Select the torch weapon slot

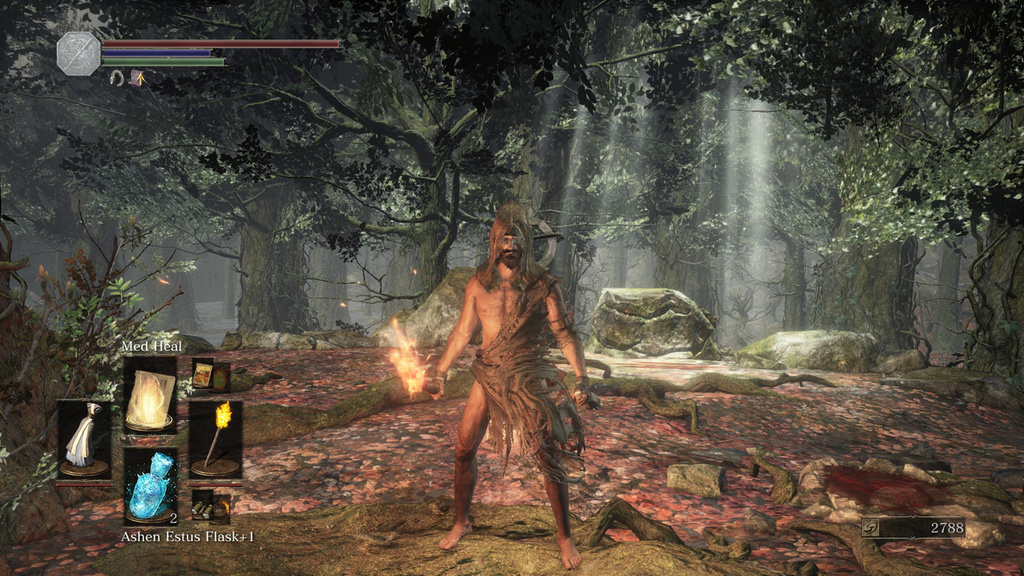click(215, 438)
